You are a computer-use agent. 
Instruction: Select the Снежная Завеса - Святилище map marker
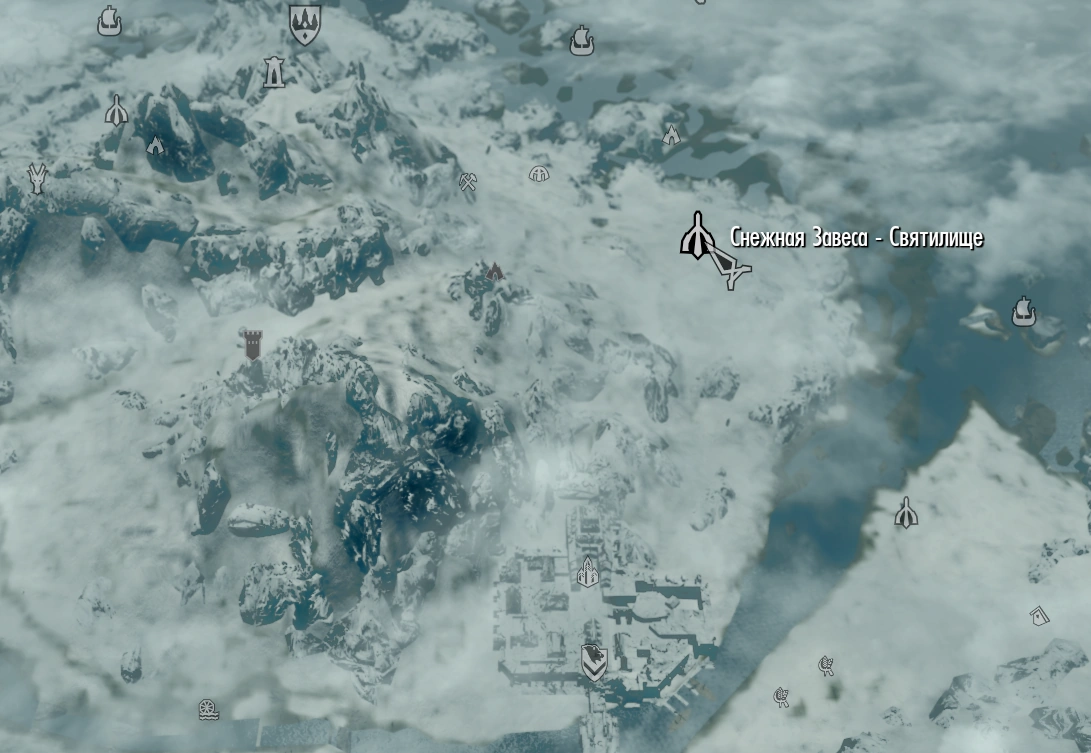tap(695, 236)
